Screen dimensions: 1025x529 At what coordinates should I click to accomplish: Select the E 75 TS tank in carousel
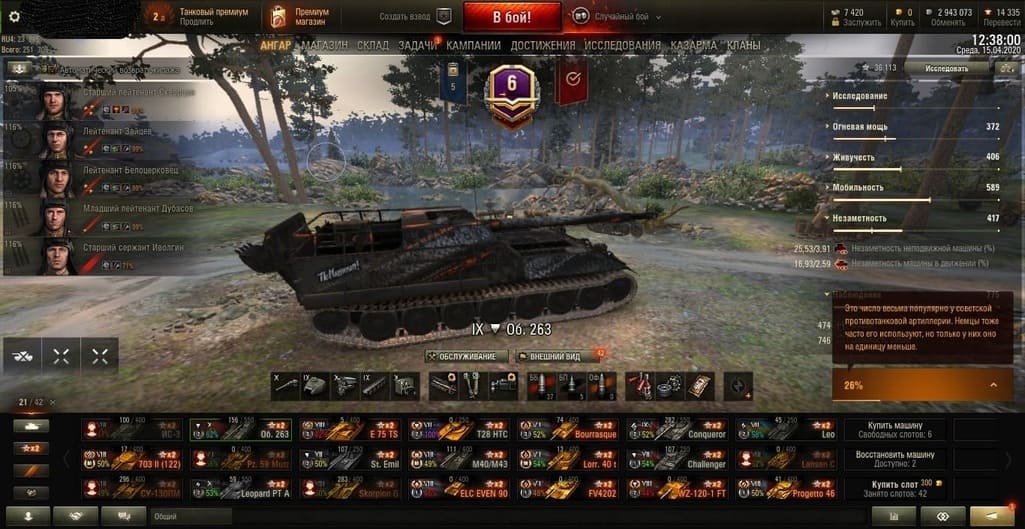tap(347, 431)
